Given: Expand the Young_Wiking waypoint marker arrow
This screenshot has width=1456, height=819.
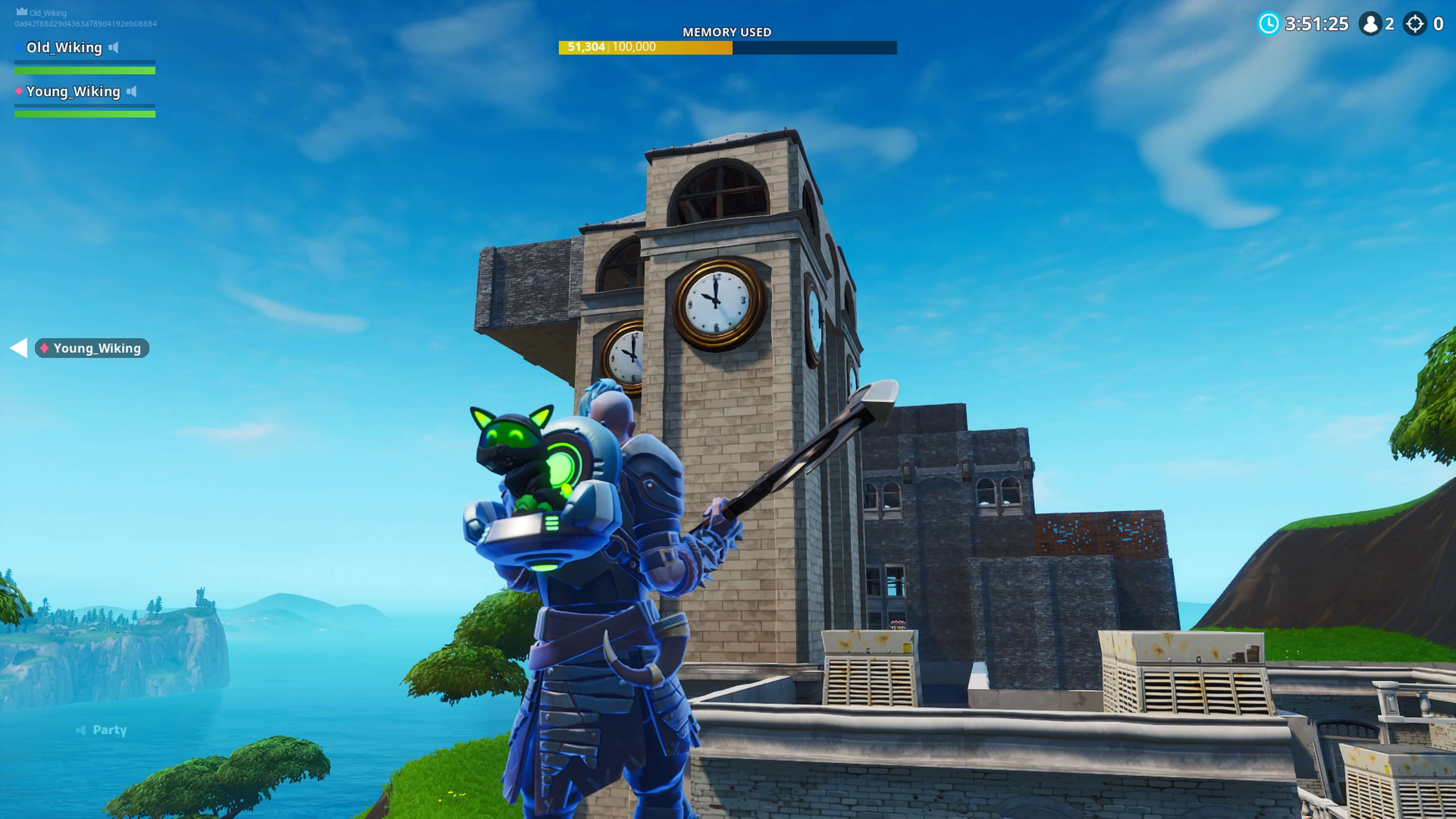Looking at the screenshot, I should pyautogui.click(x=19, y=348).
